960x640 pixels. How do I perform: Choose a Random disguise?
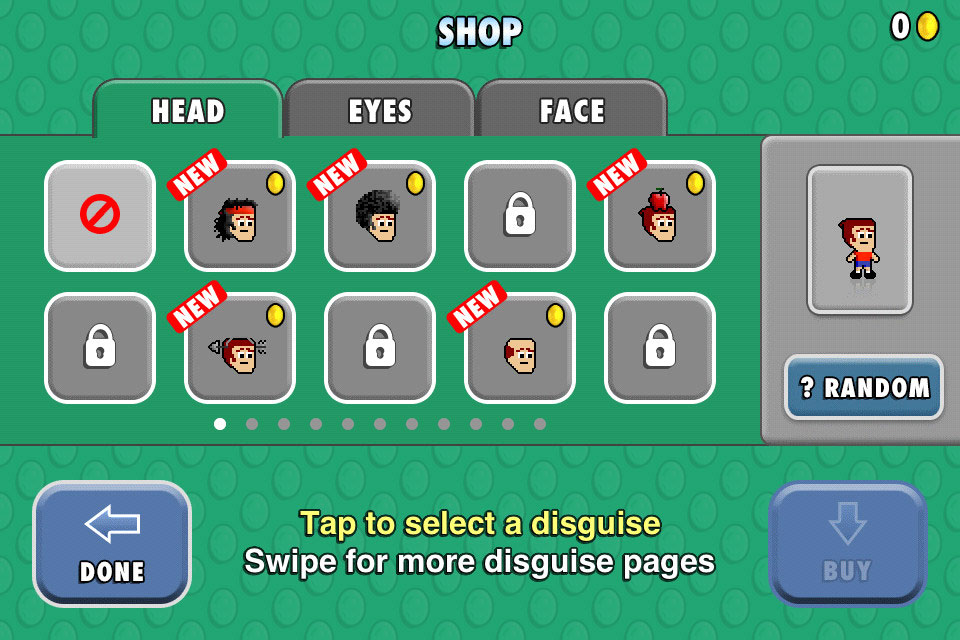[x=864, y=387]
